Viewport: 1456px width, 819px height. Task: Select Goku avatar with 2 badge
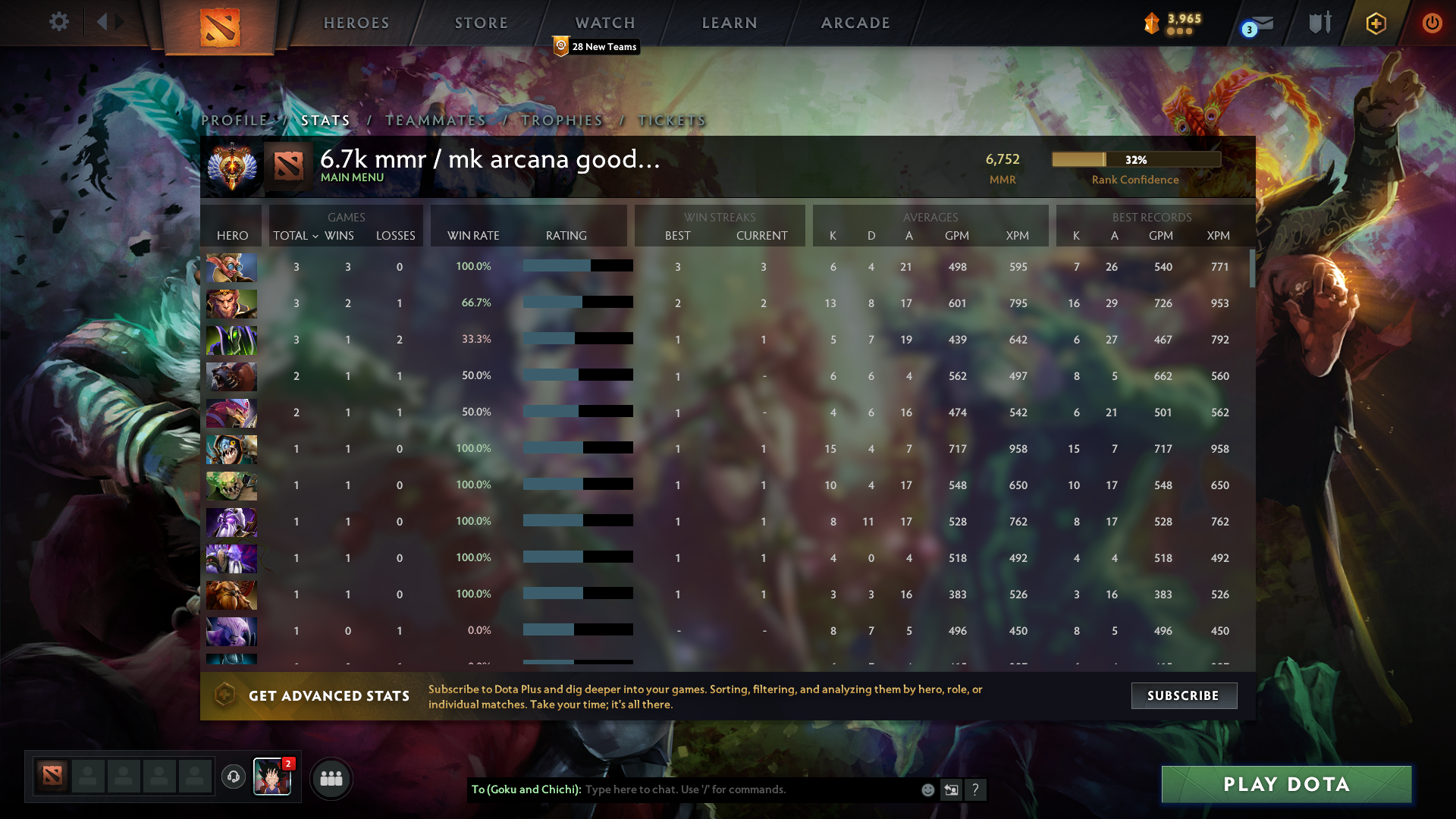[272, 777]
